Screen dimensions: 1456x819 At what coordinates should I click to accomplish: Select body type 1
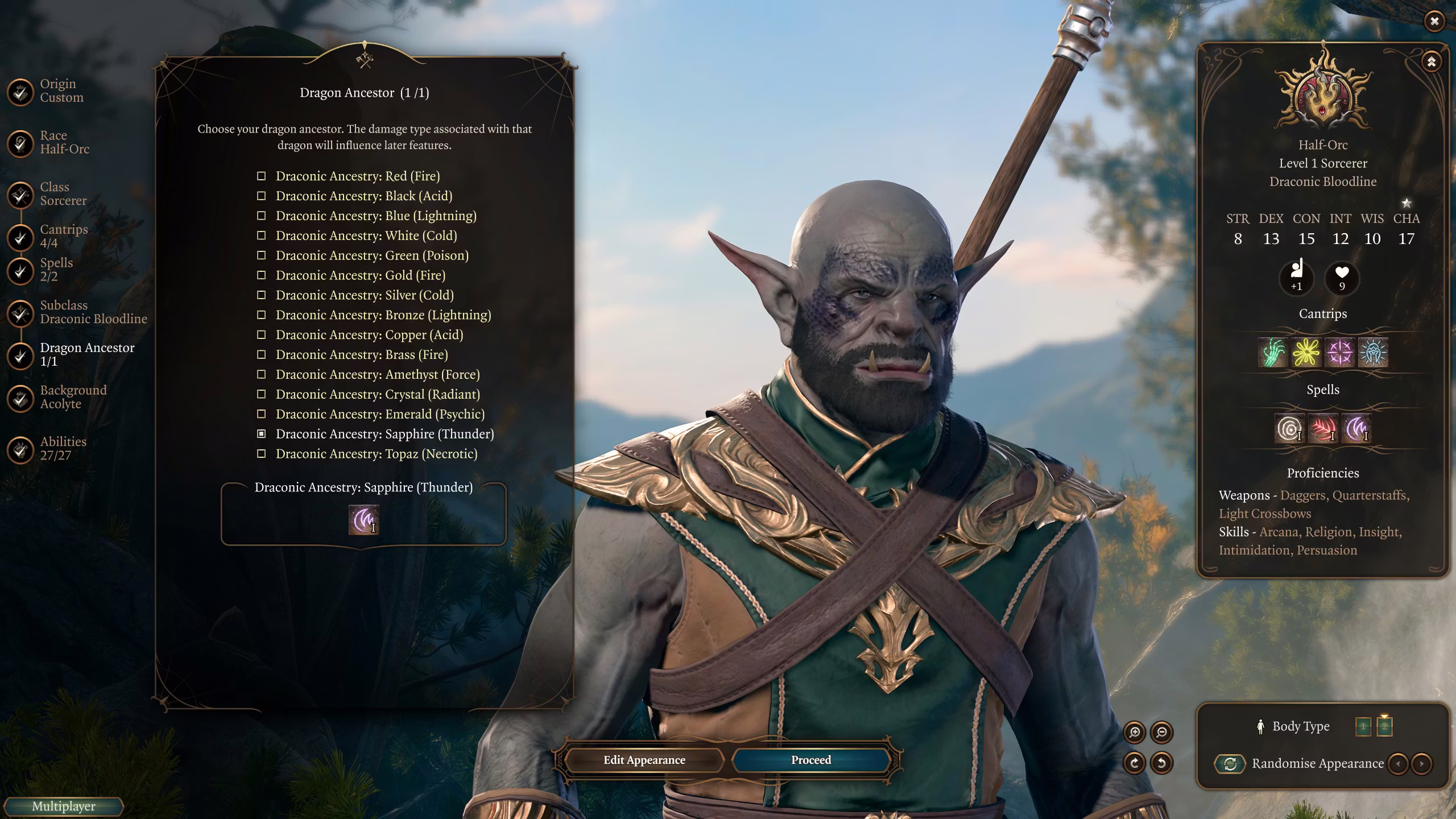tap(1363, 726)
